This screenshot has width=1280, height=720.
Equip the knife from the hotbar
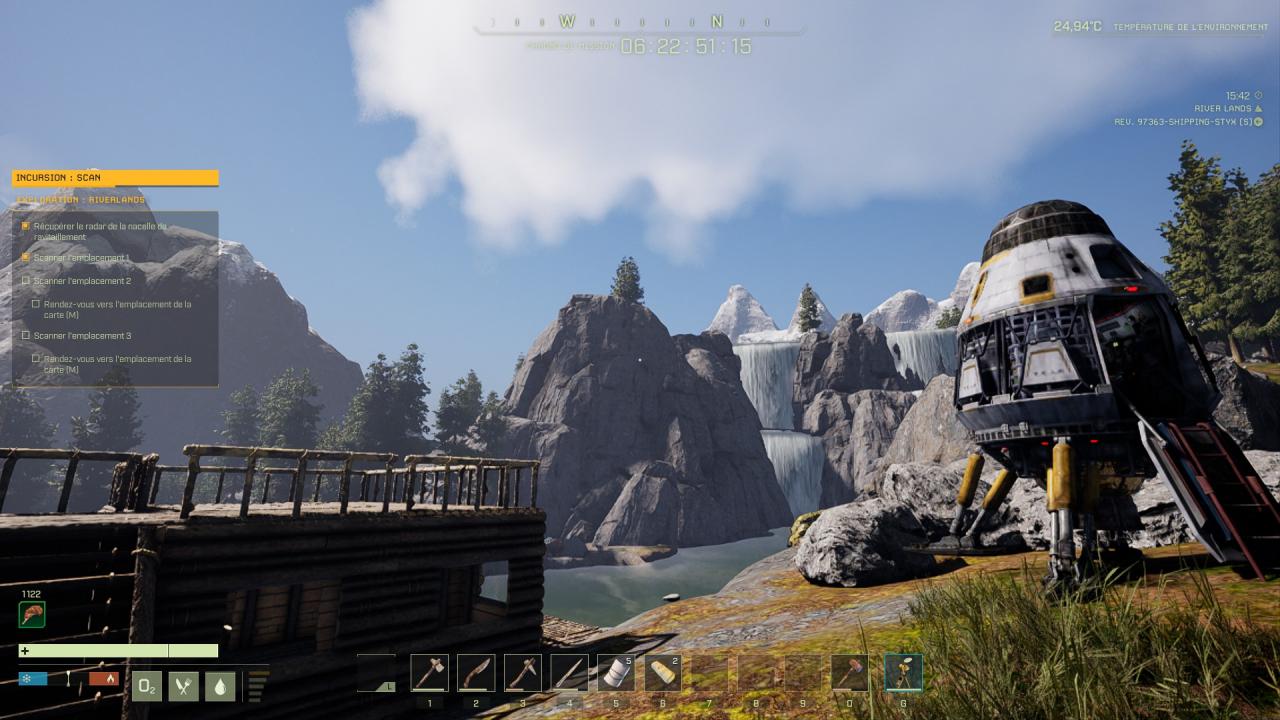[x=476, y=673]
